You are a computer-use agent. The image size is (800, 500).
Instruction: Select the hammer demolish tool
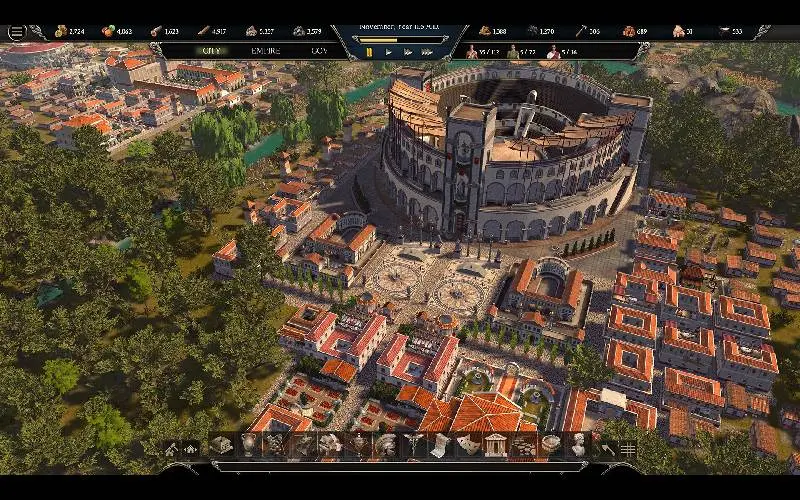[607, 448]
